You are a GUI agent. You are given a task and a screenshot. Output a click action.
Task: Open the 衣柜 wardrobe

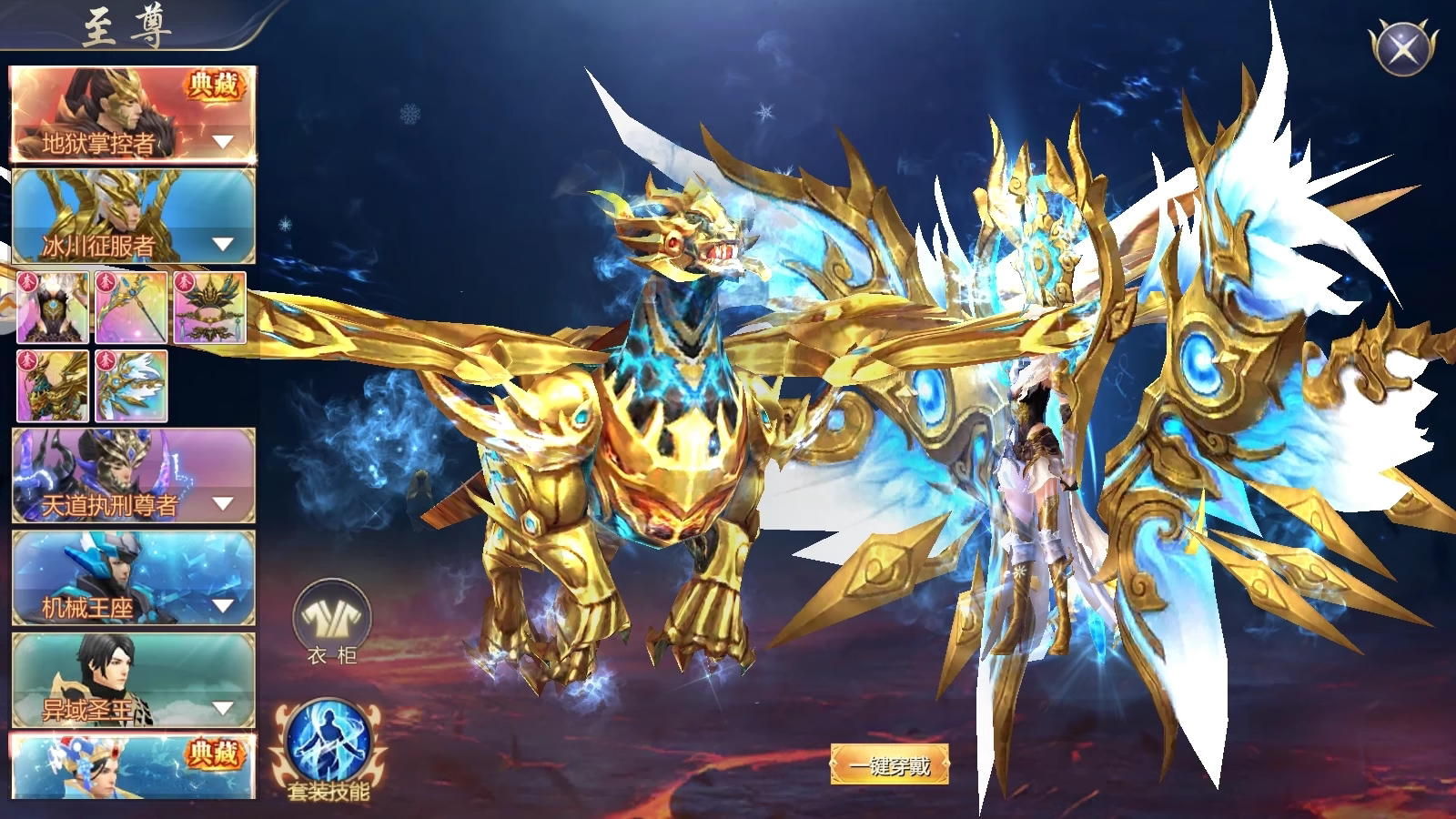(x=331, y=619)
